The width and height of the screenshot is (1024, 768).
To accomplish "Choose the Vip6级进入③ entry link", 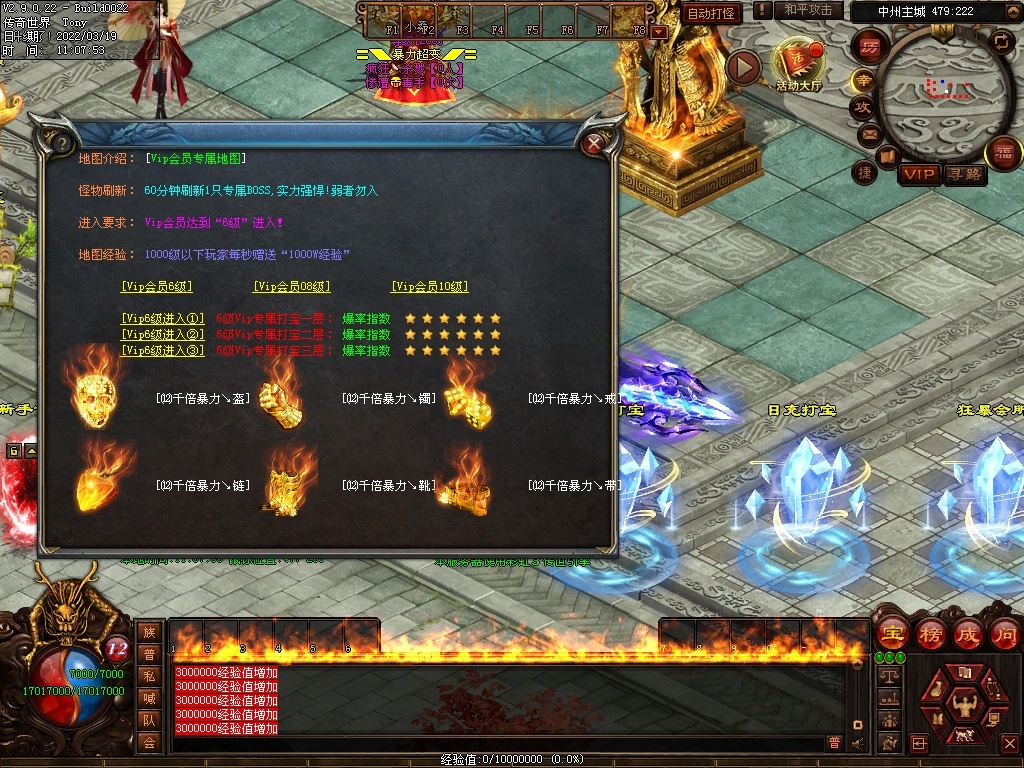I will pos(162,351).
